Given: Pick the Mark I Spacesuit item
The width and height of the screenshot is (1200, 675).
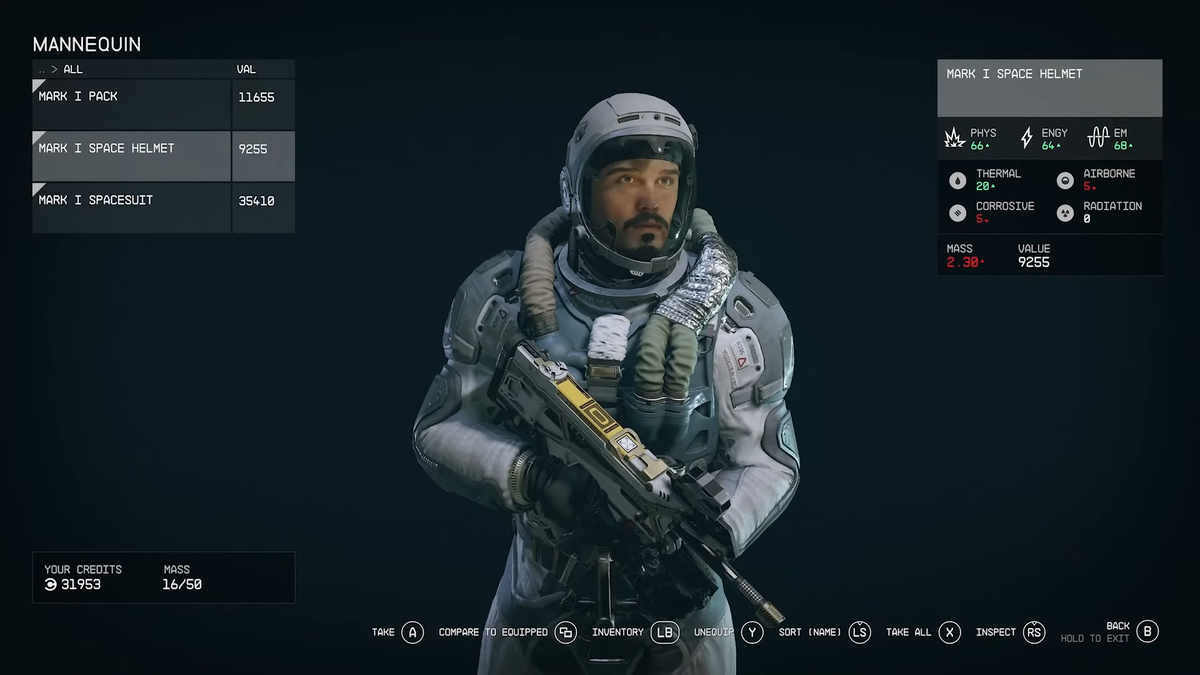Looking at the screenshot, I should [130, 208].
